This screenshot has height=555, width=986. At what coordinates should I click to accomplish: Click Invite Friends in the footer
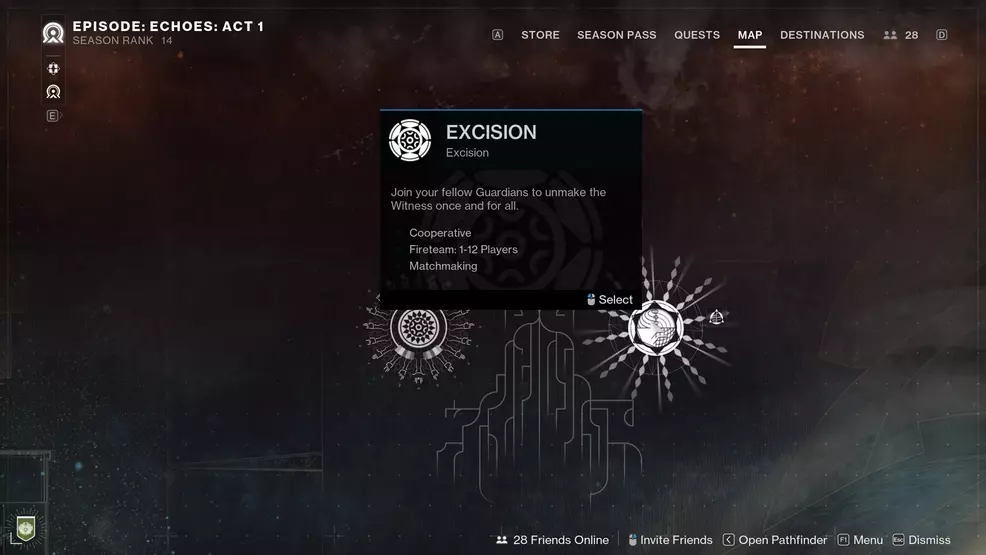tap(669, 540)
